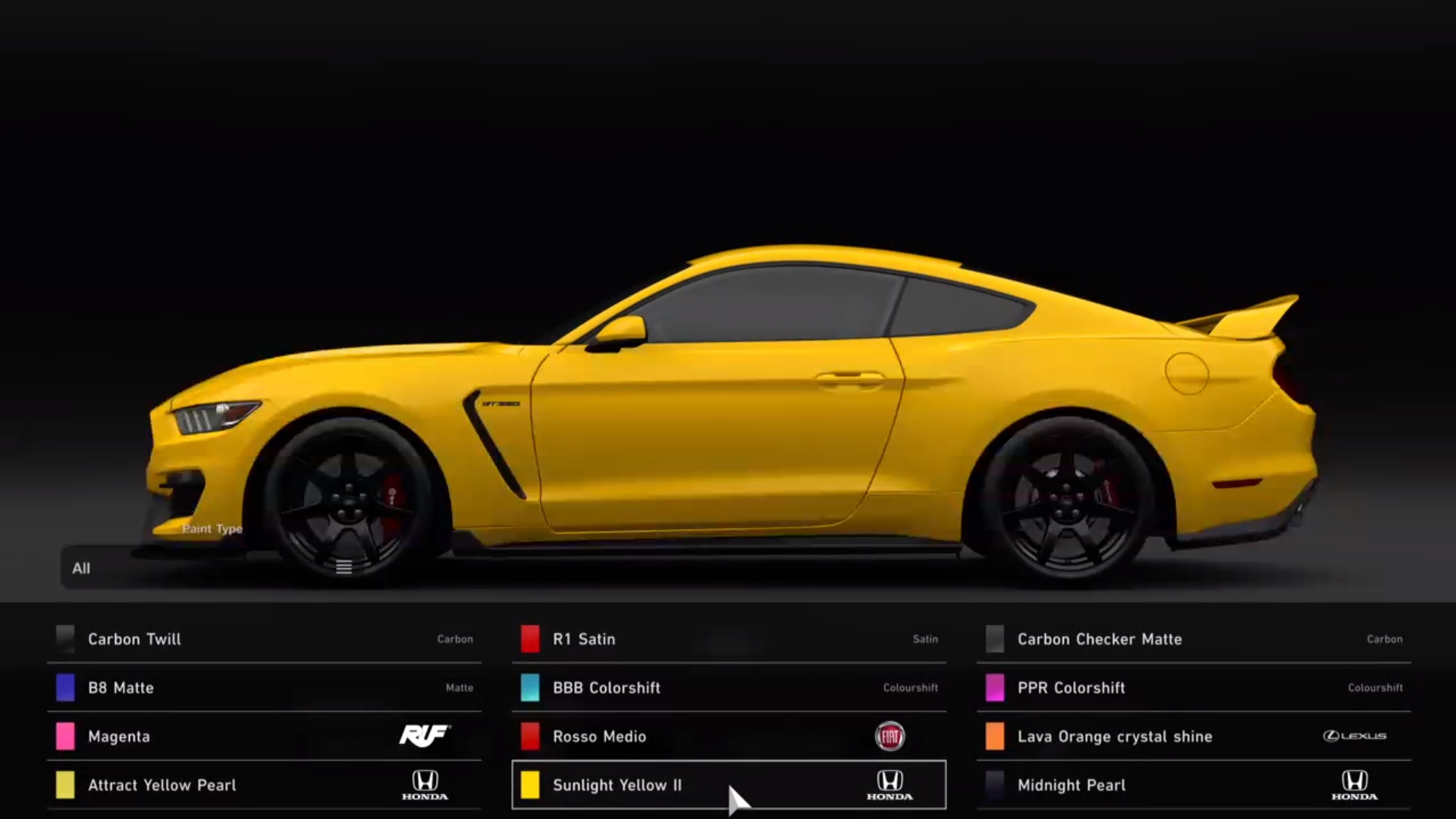Click the yellow swatch for Sunlight Yellow II
The image size is (1456, 819).
point(529,785)
